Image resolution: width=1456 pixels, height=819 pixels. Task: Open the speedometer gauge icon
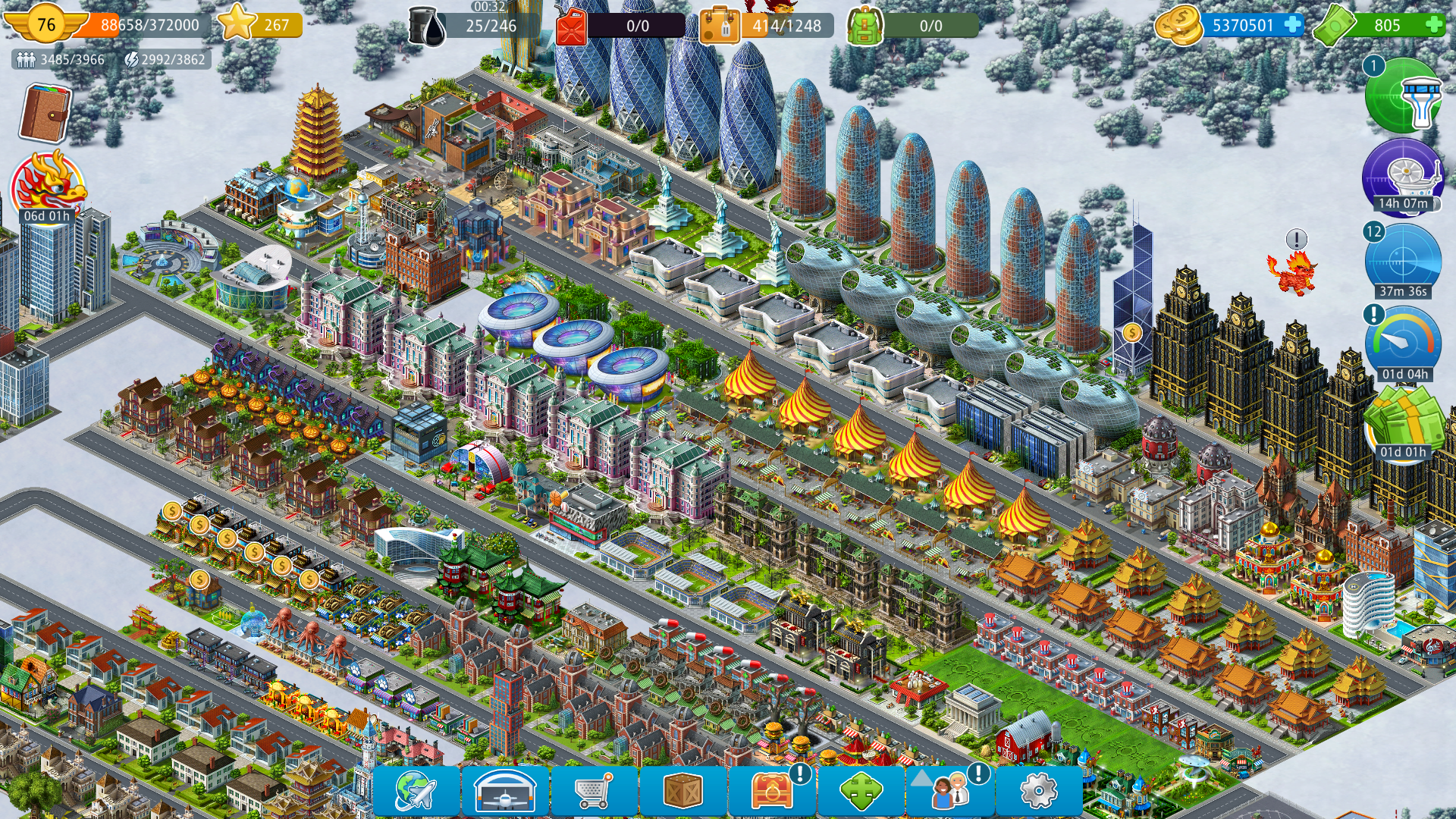point(1403,343)
